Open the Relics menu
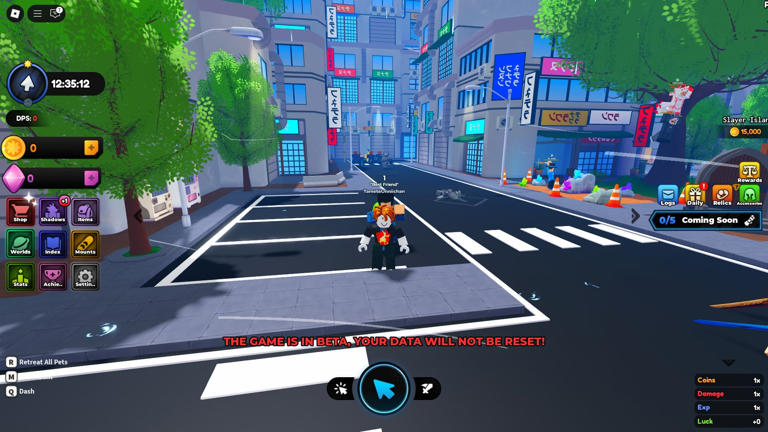 point(722,194)
